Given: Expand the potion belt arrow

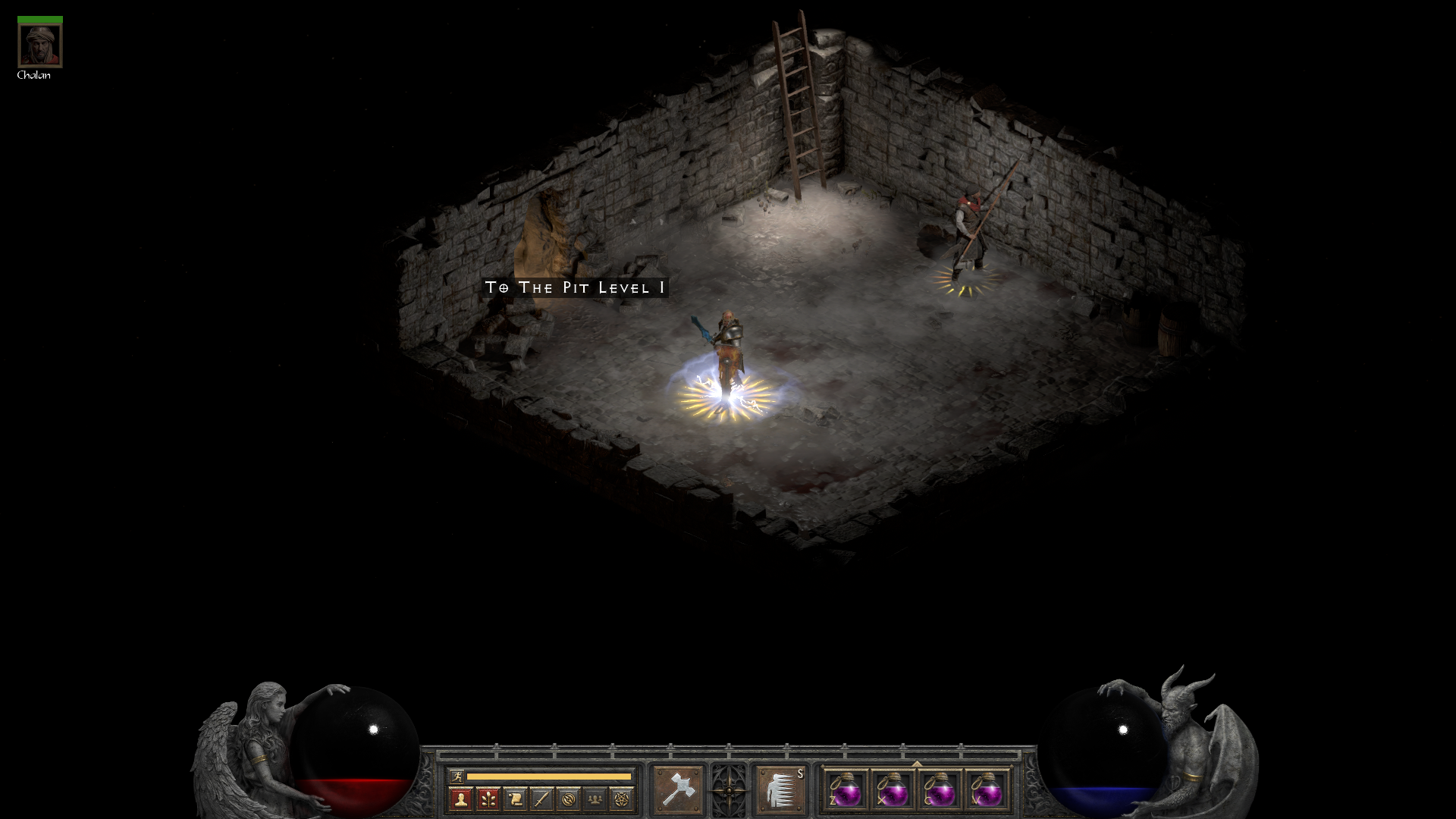Looking at the screenshot, I should (917, 764).
